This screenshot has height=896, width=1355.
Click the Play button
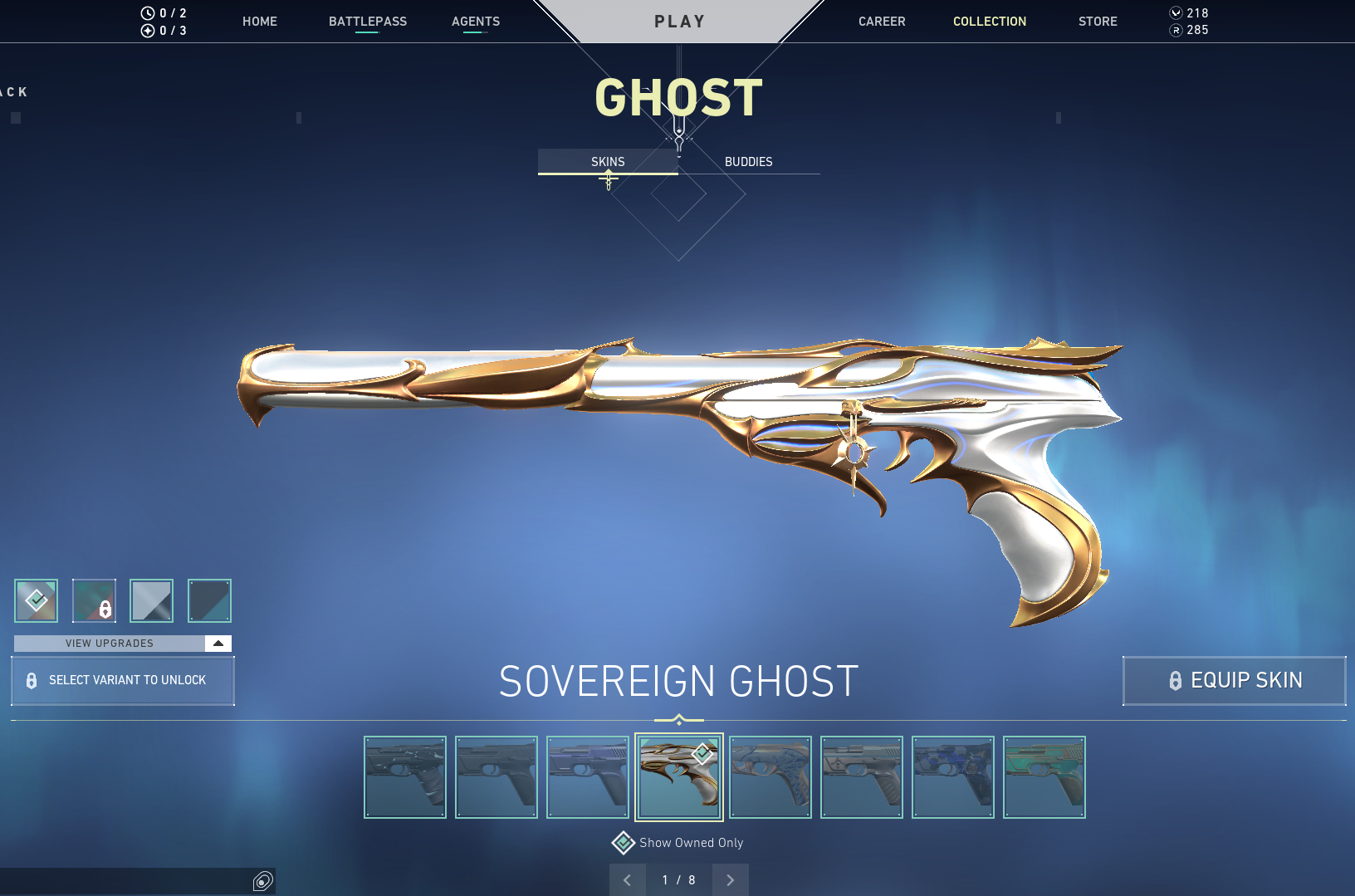[679, 22]
